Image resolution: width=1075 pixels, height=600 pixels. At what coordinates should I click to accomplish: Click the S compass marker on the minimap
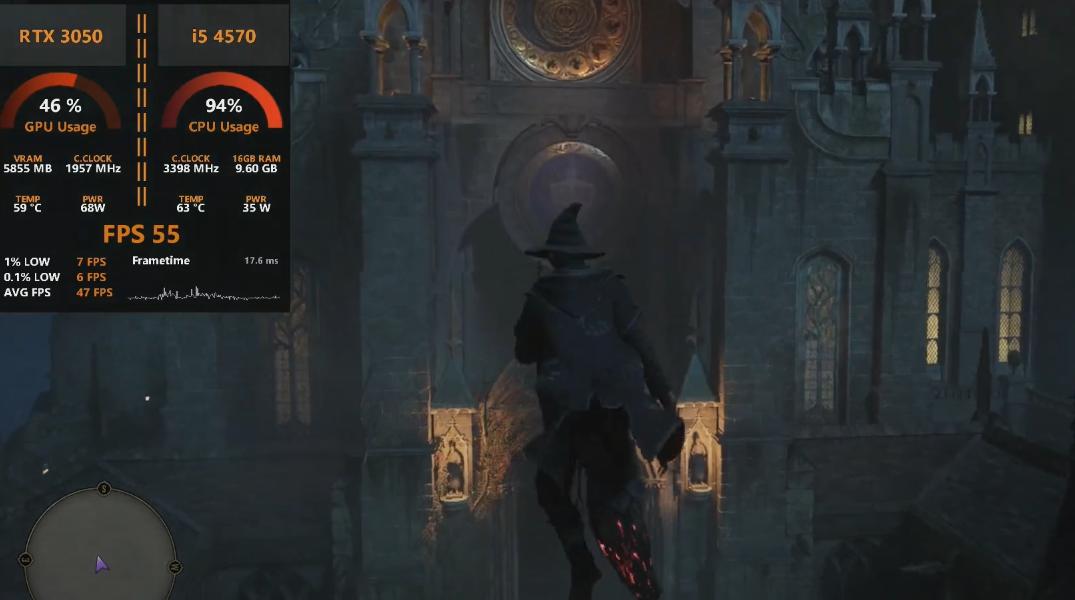click(x=104, y=489)
